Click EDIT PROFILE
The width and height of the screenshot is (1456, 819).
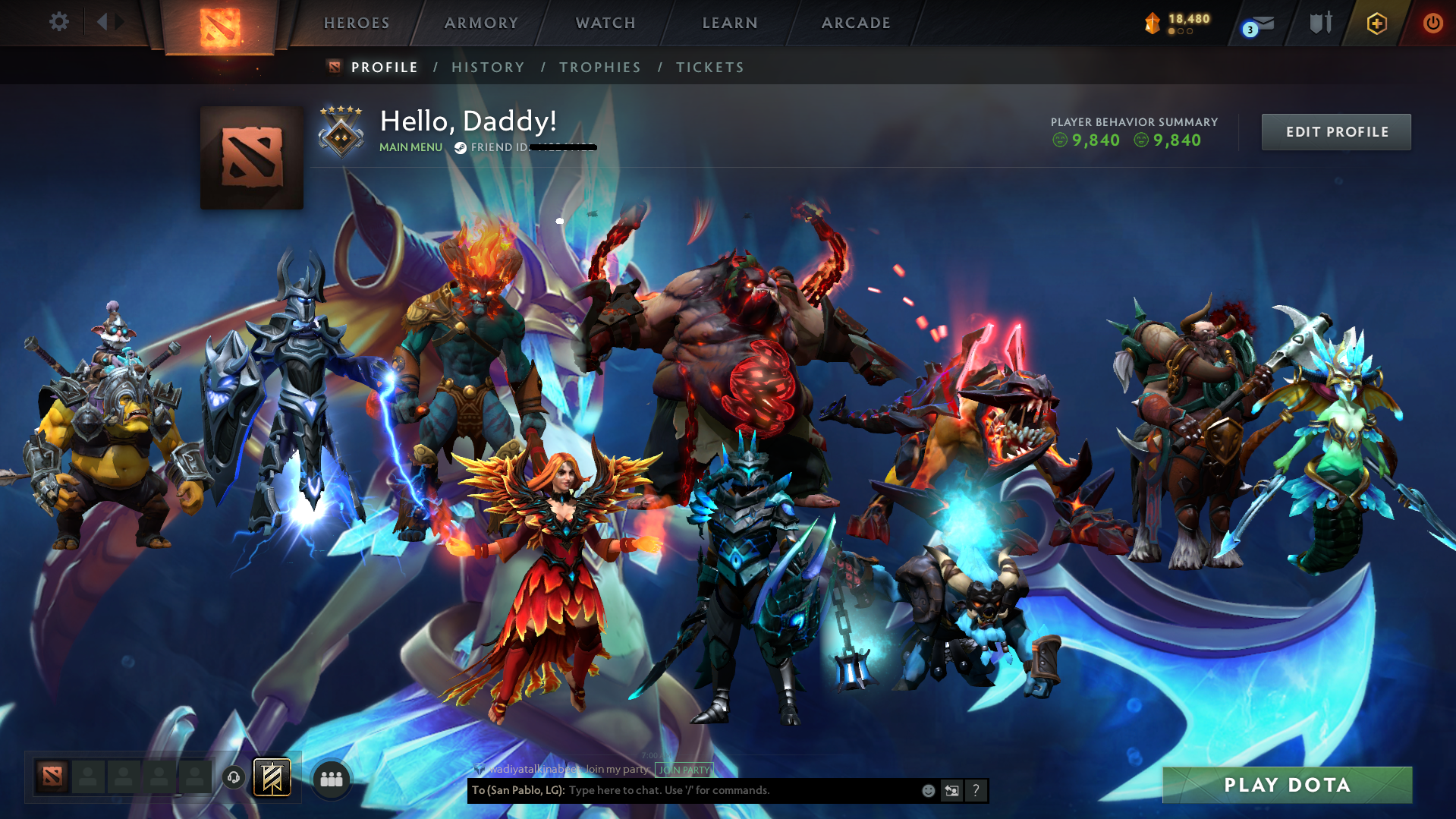click(1335, 131)
